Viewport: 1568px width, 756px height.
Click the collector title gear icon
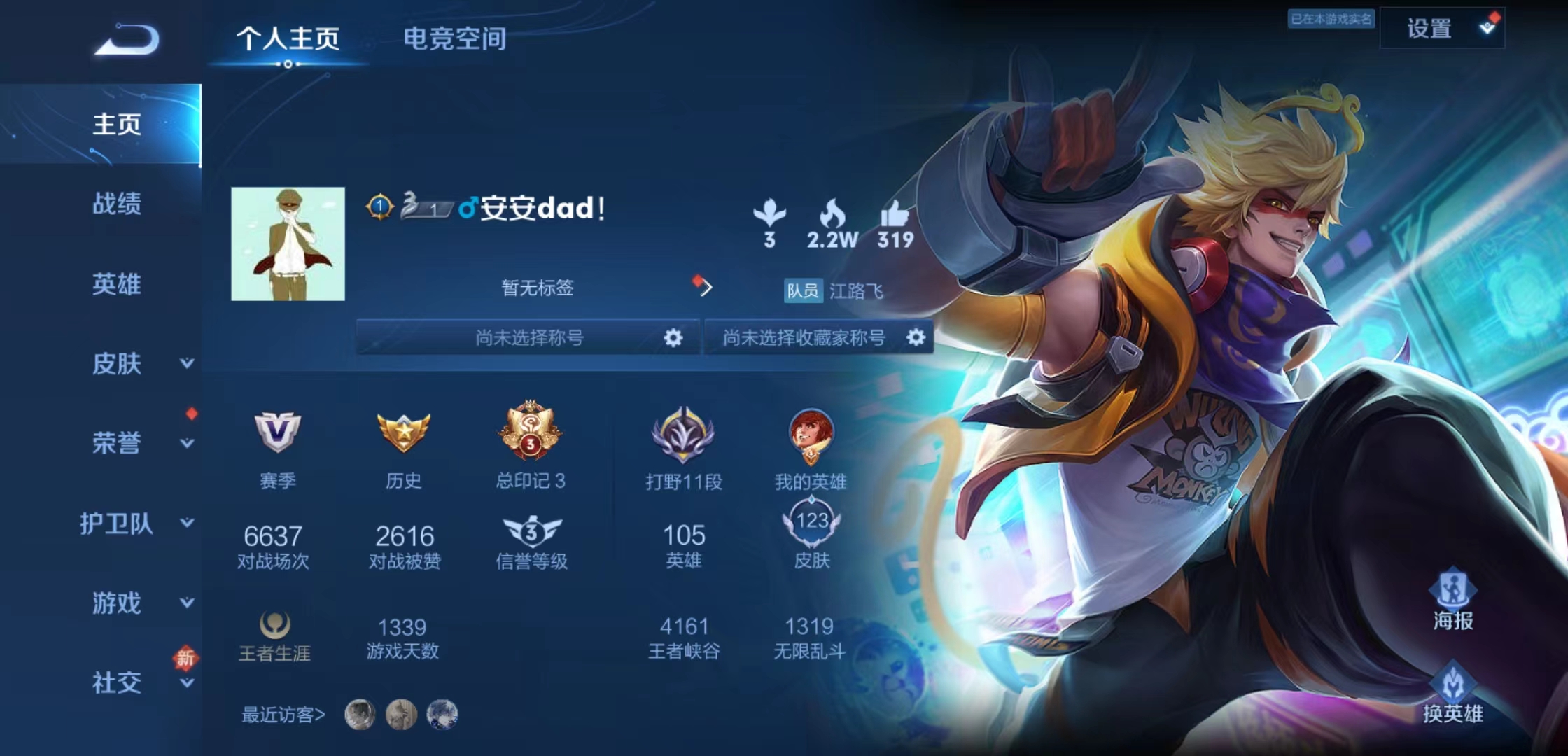(917, 338)
